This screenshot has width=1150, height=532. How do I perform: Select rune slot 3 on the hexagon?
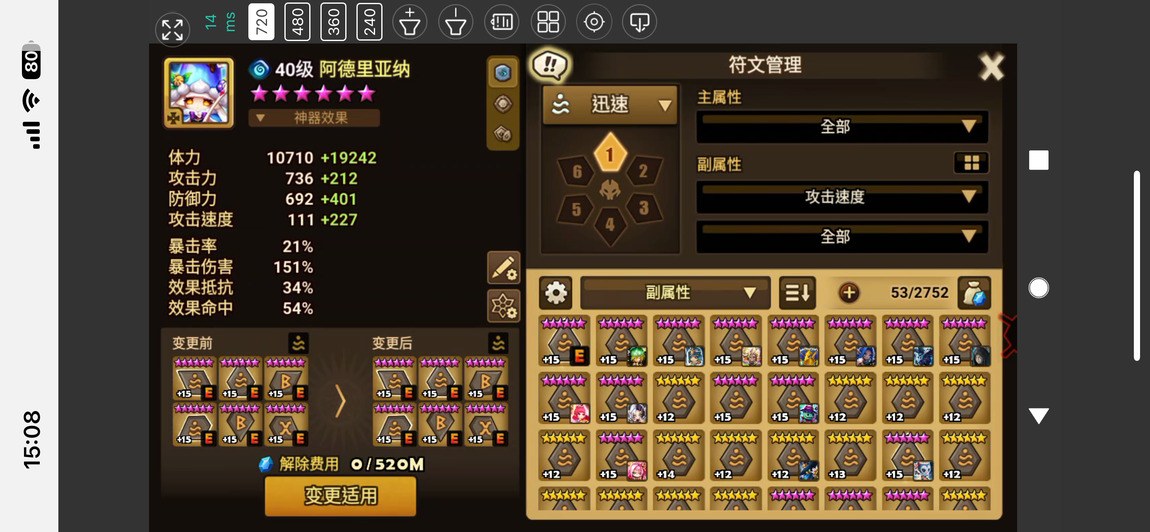643,209
